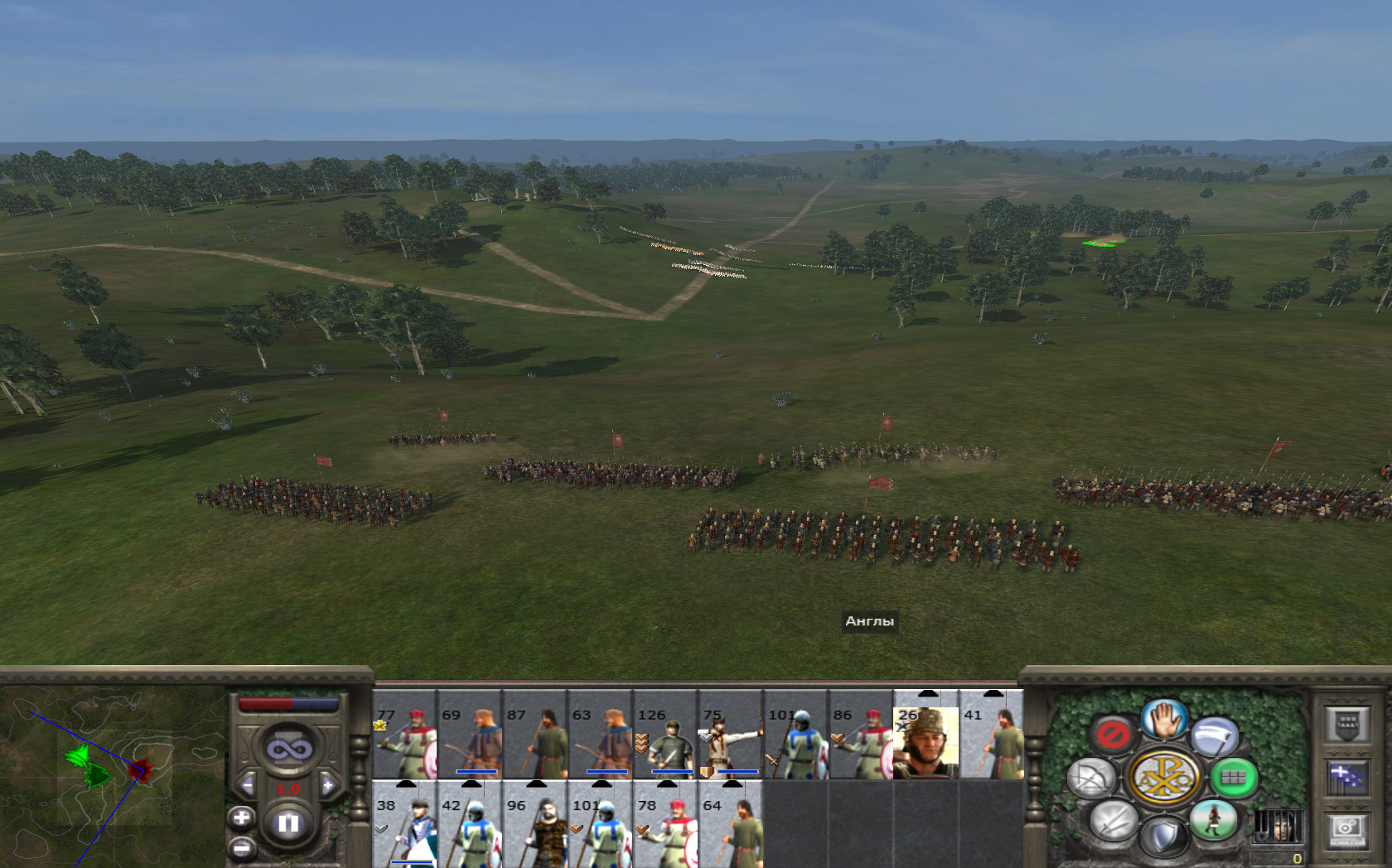The image size is (1392, 868).
Task: Open the green group formations button
Action: tap(1234, 778)
